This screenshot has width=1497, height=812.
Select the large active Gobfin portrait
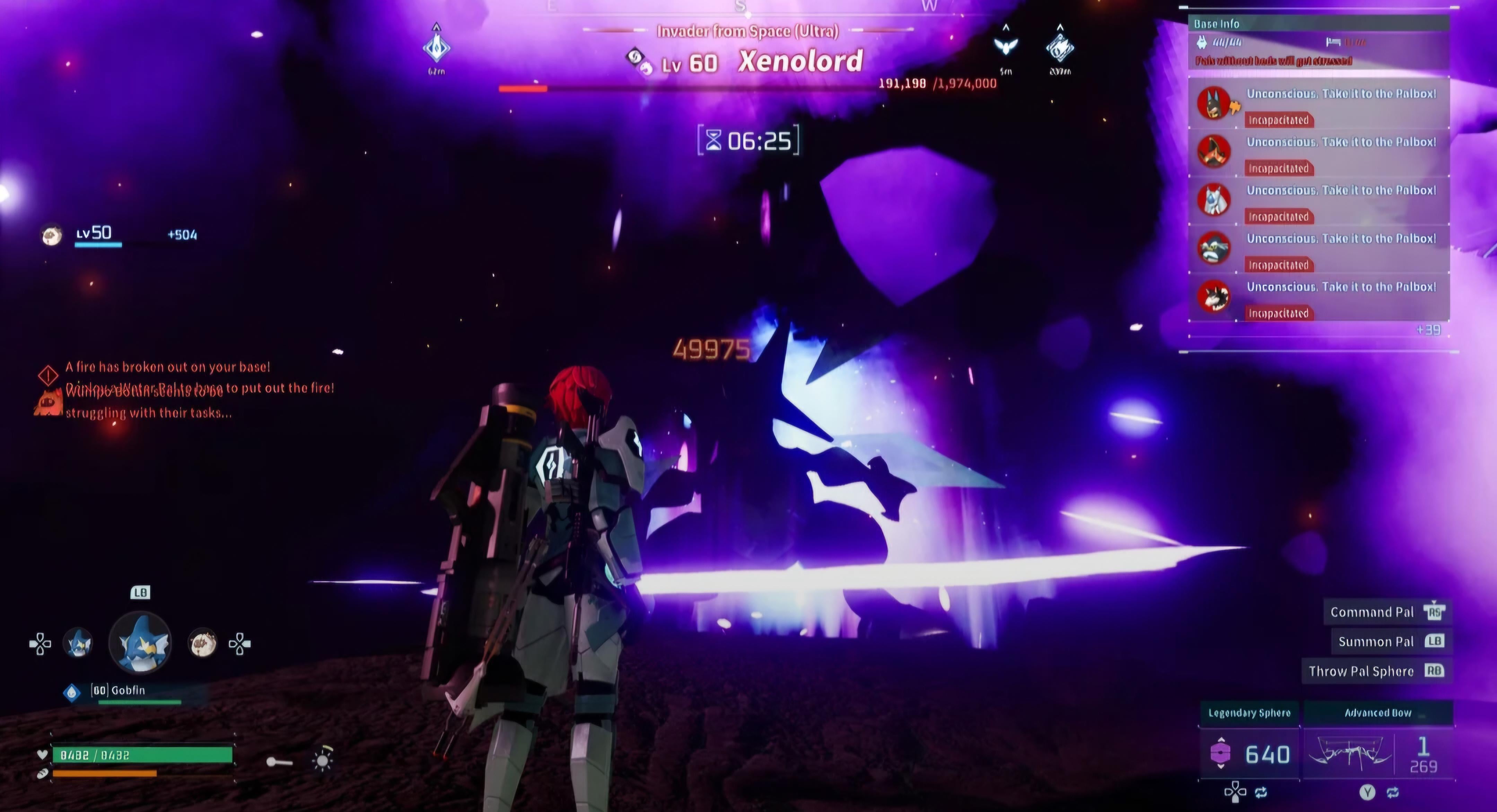tap(140, 642)
